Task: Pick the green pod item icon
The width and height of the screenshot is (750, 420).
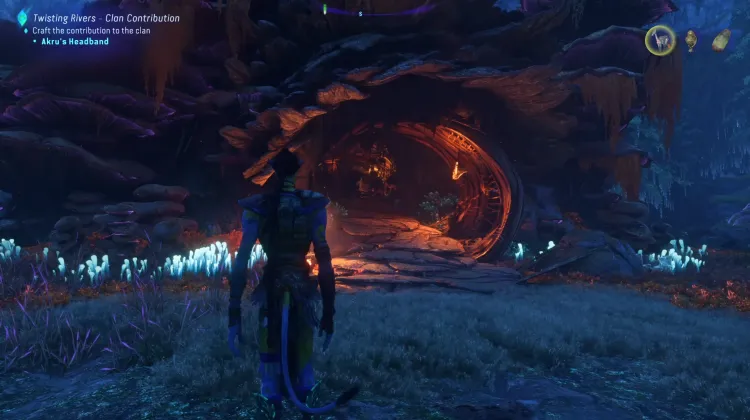Action: pyautogui.click(x=721, y=40)
